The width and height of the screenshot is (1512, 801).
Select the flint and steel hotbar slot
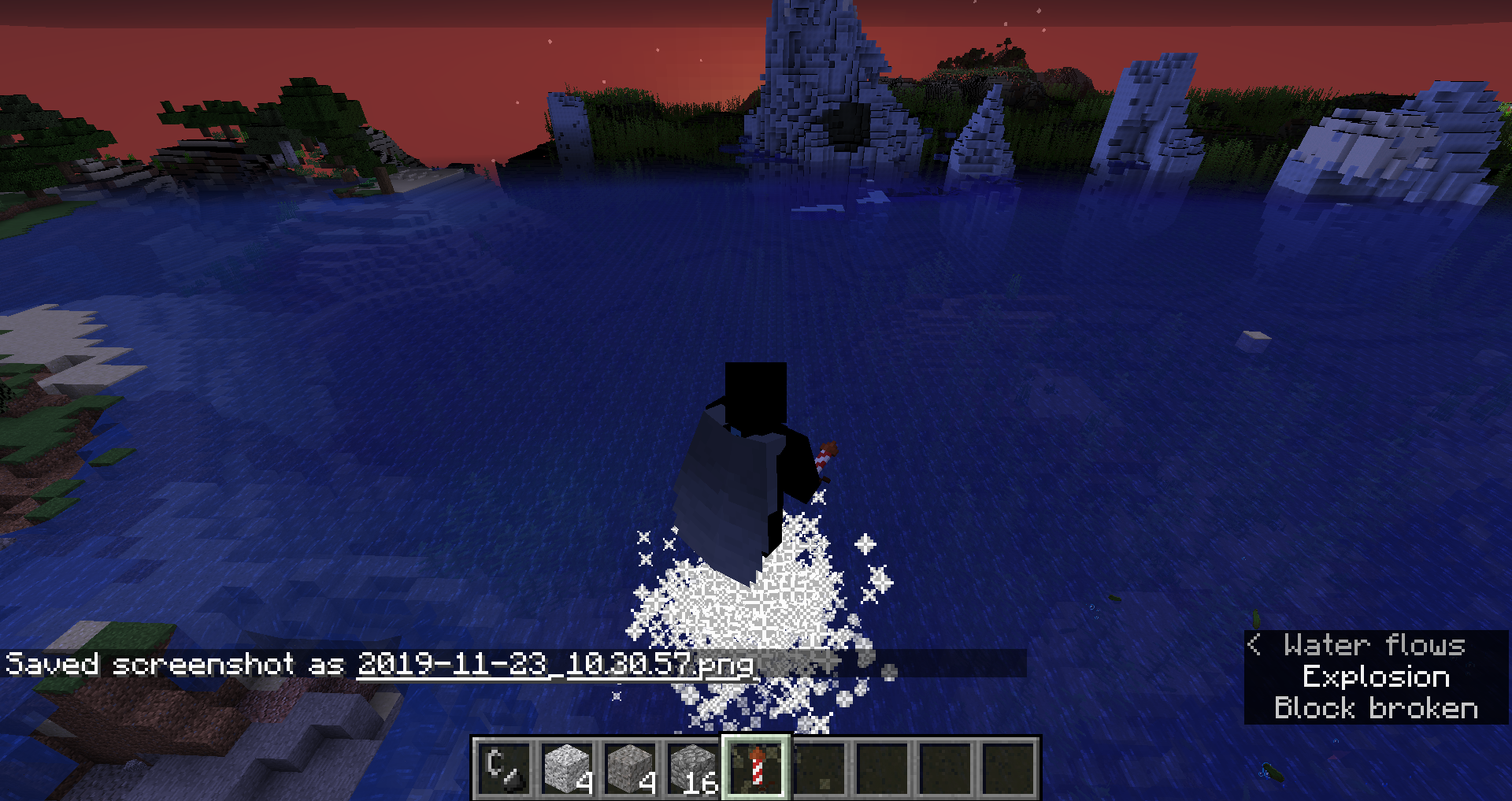(x=504, y=768)
